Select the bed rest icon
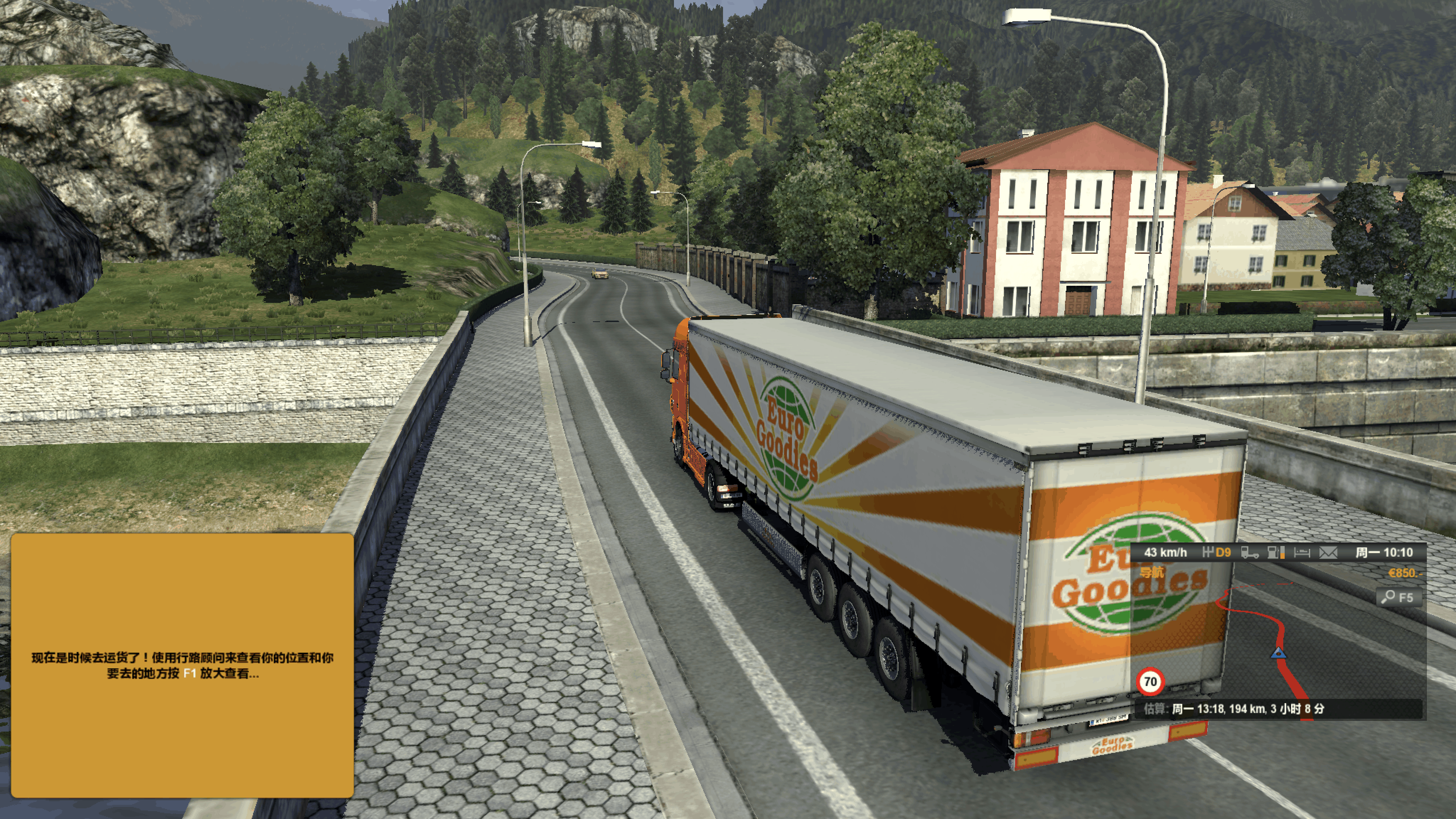 pos(1302,553)
